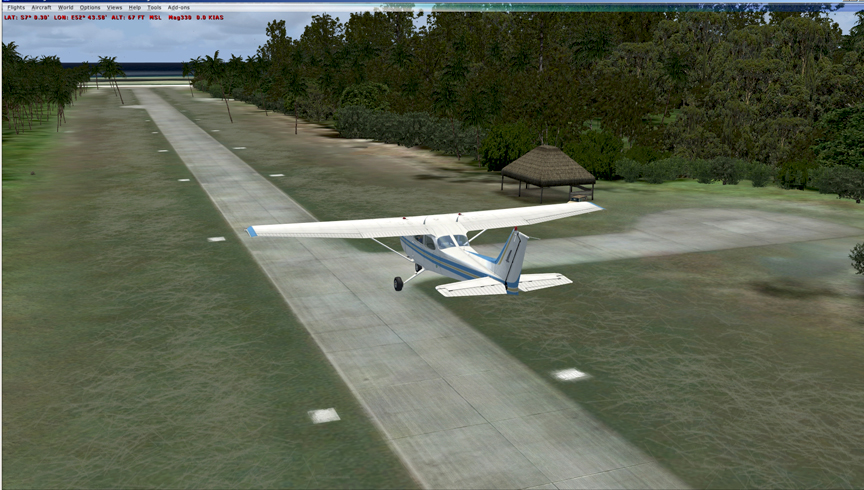Open the Flights menu
The width and height of the screenshot is (864, 490).
[x=16, y=7]
